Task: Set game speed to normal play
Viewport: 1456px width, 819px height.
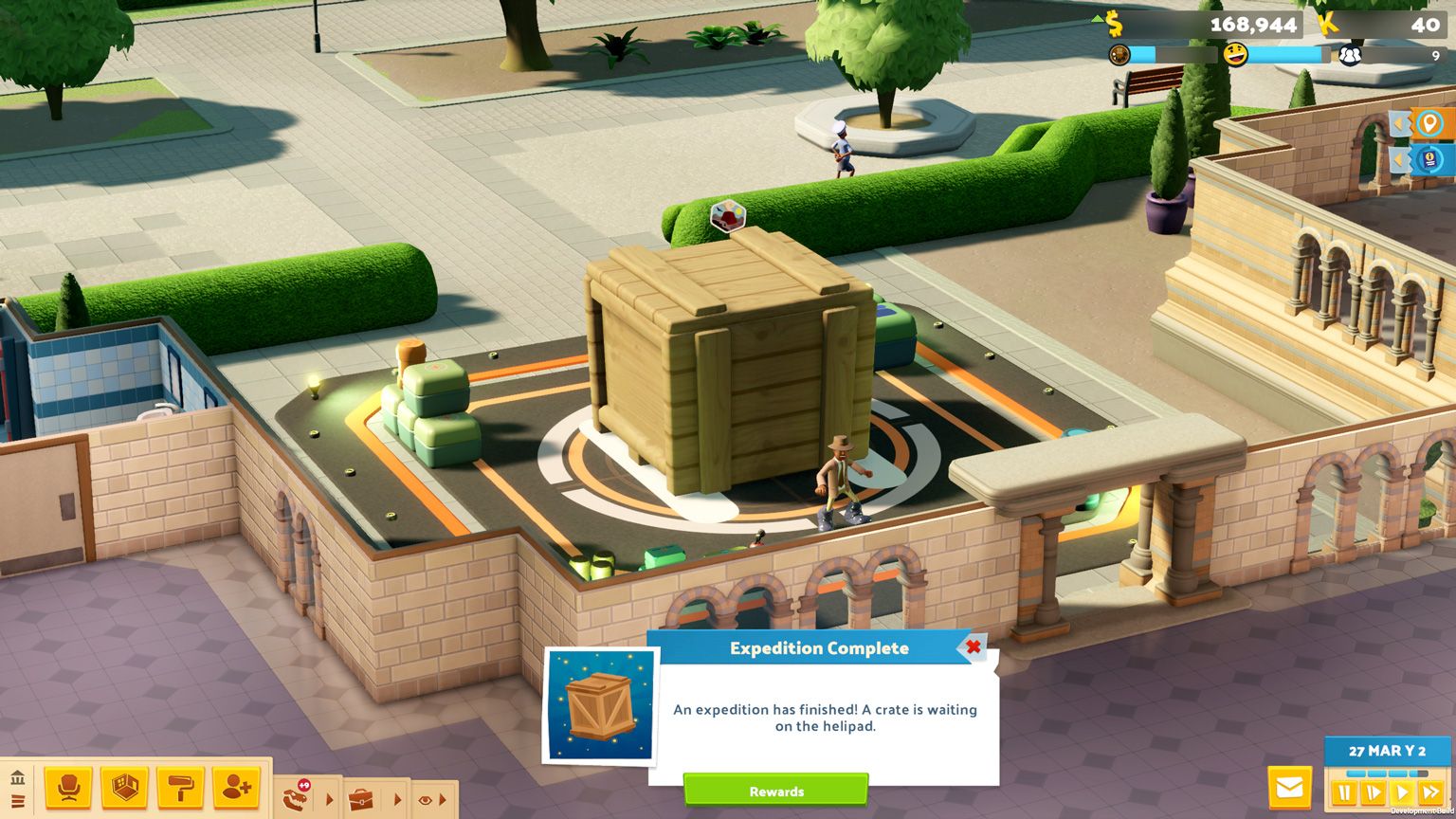Action: tap(1402, 793)
